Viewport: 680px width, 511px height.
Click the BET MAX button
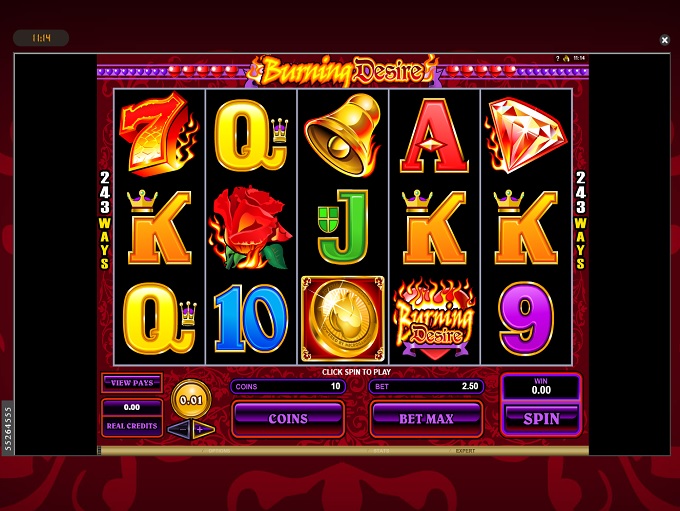click(x=426, y=419)
